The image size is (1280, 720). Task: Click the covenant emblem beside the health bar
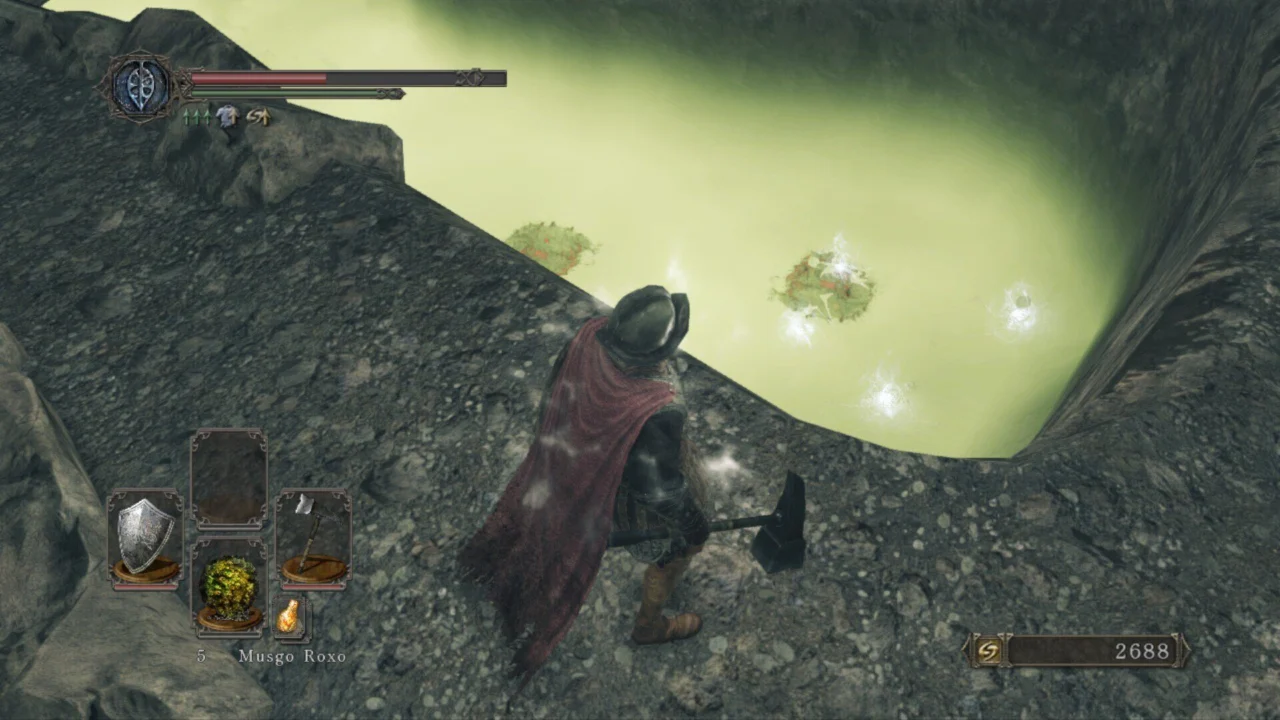(140, 86)
